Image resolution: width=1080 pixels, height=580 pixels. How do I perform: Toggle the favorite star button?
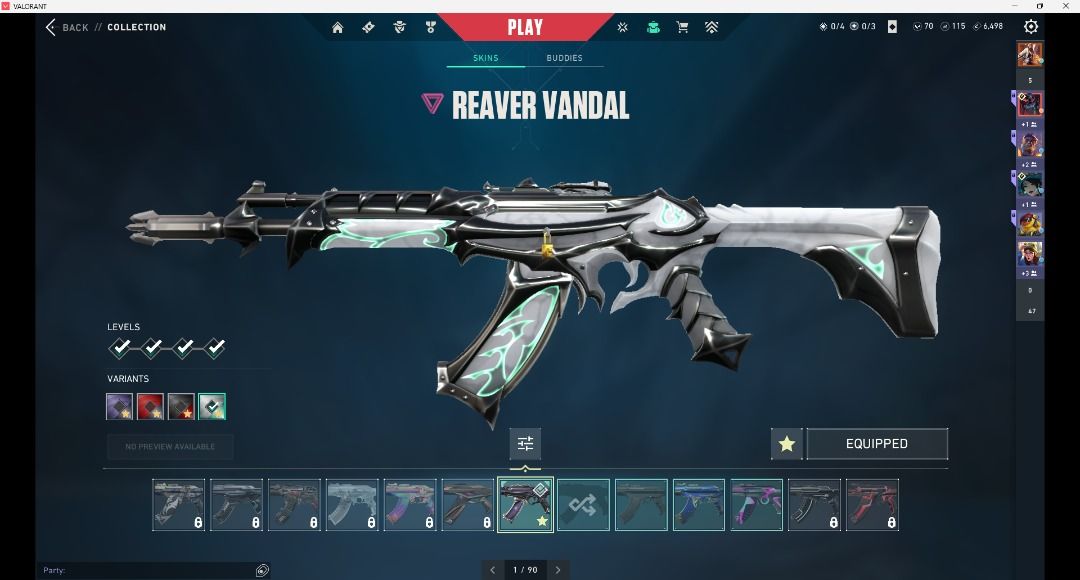(787, 444)
